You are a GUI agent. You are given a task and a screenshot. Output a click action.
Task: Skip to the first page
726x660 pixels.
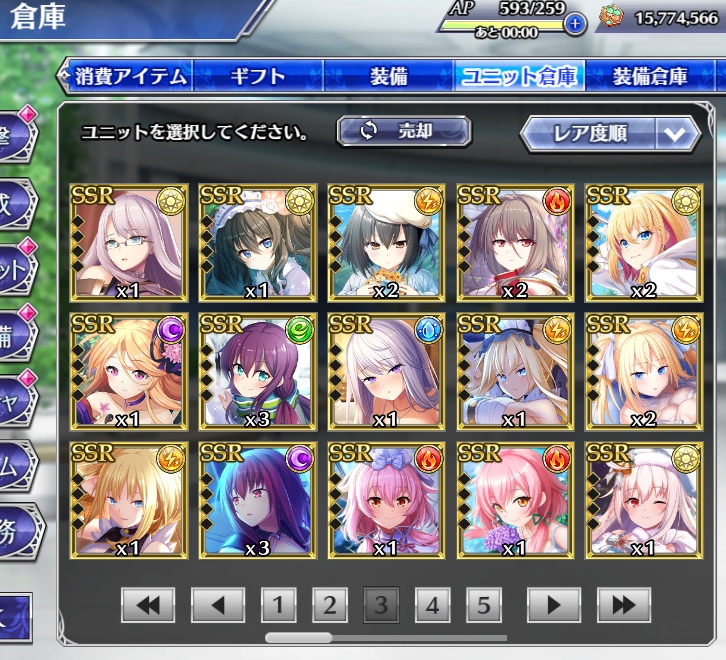point(148,604)
